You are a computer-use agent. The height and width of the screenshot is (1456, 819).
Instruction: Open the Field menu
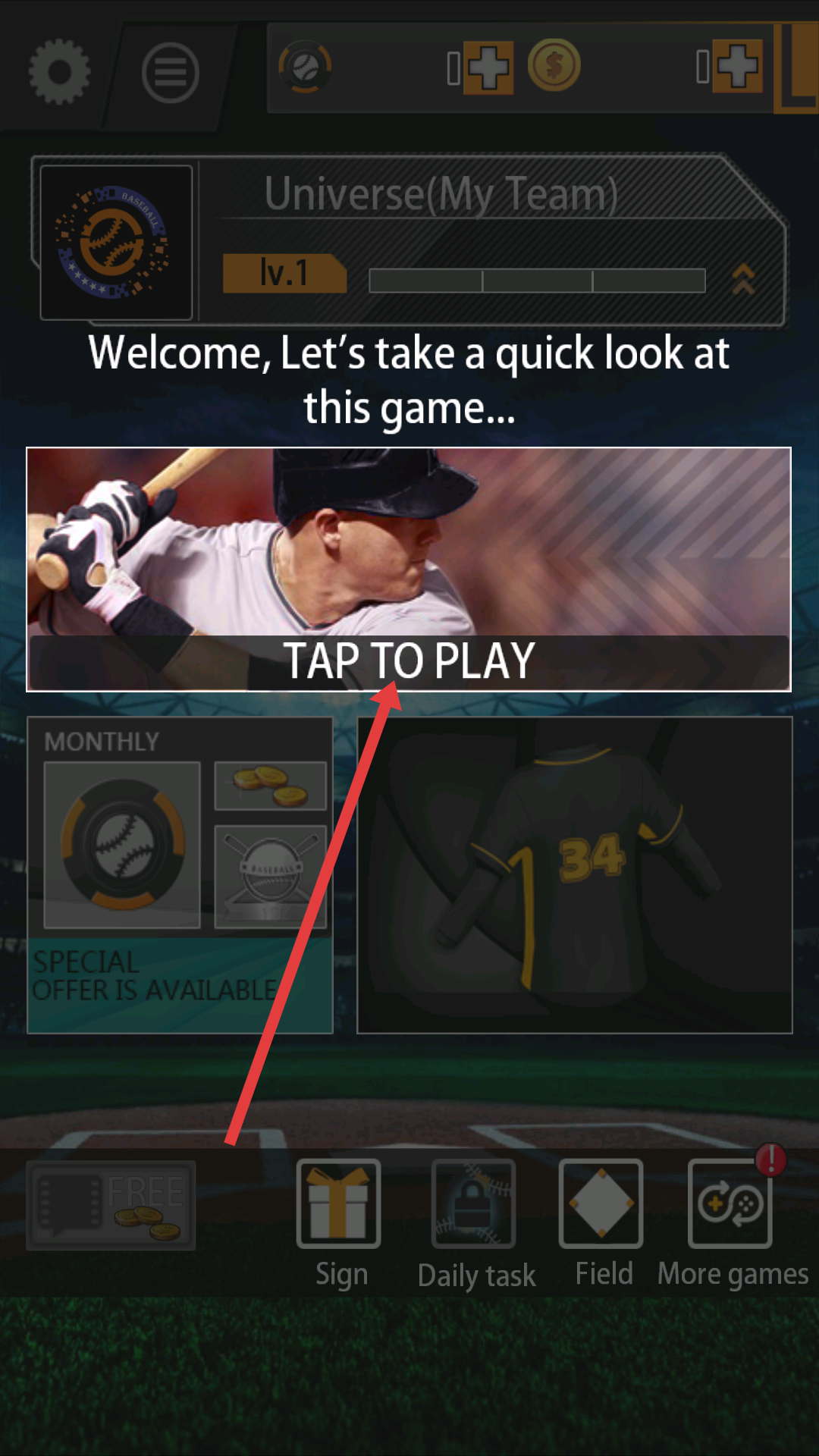[601, 1204]
